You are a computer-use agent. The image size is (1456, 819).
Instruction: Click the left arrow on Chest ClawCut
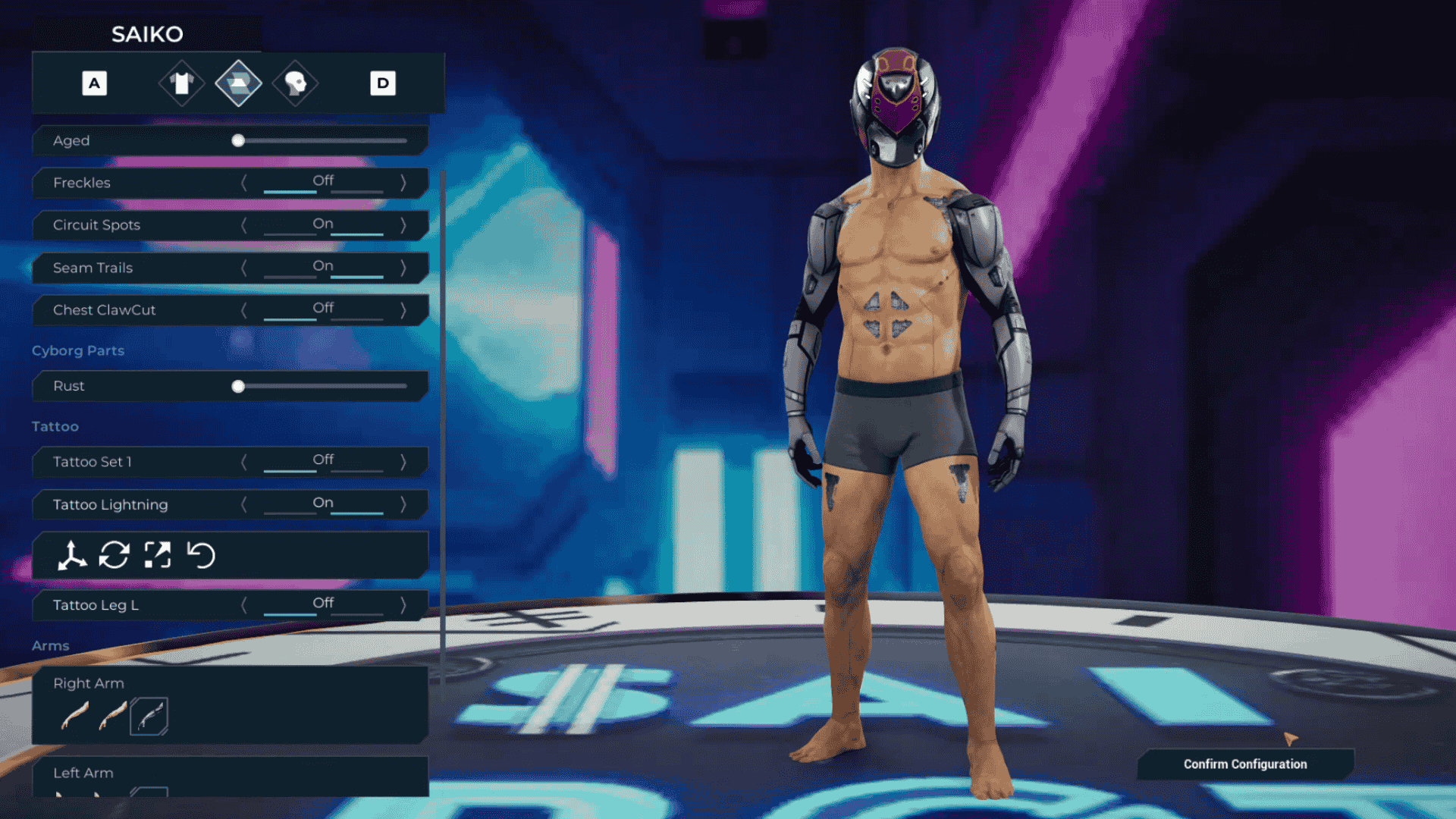[245, 309]
